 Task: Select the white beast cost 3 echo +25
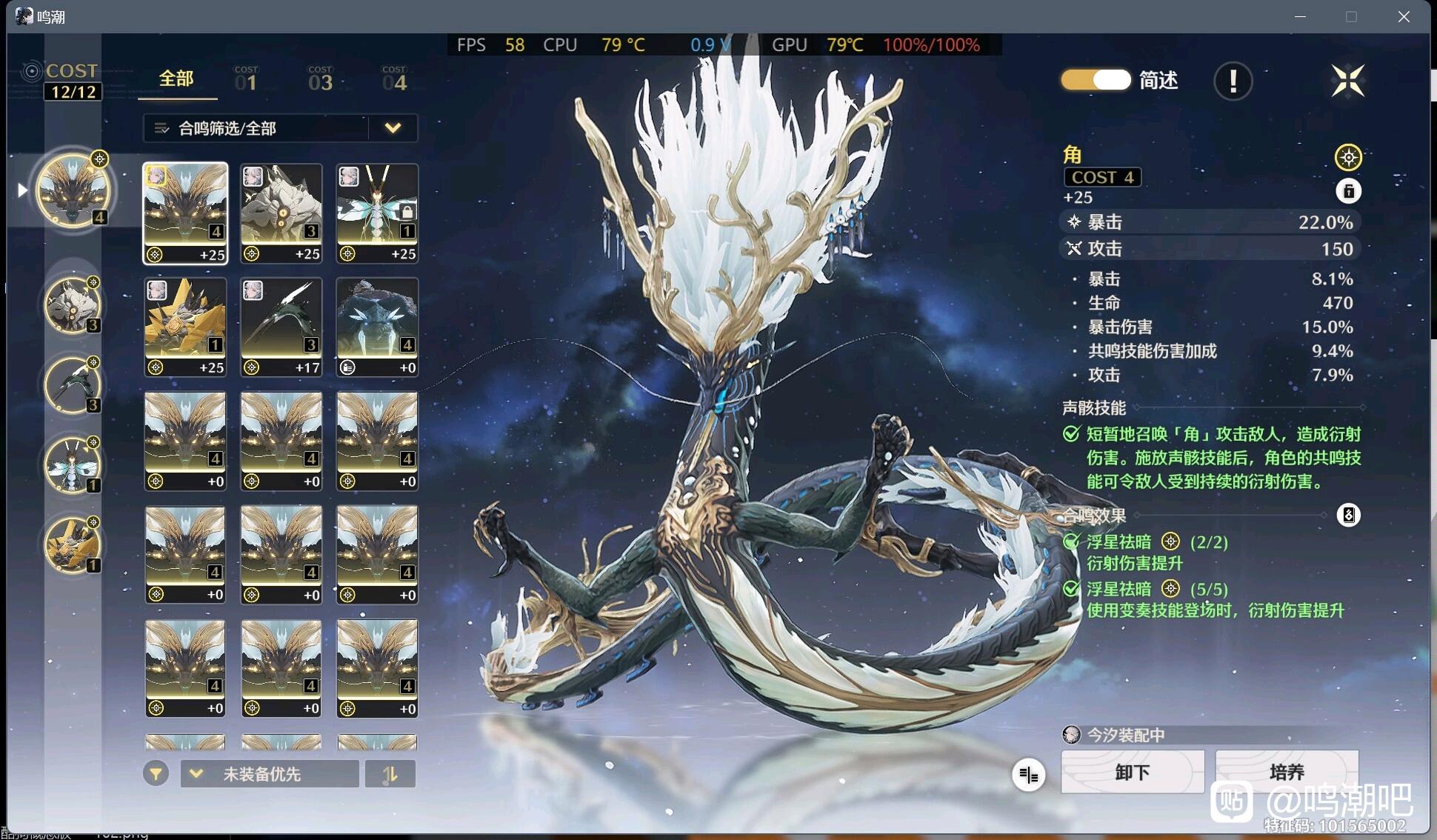pyautogui.click(x=281, y=213)
